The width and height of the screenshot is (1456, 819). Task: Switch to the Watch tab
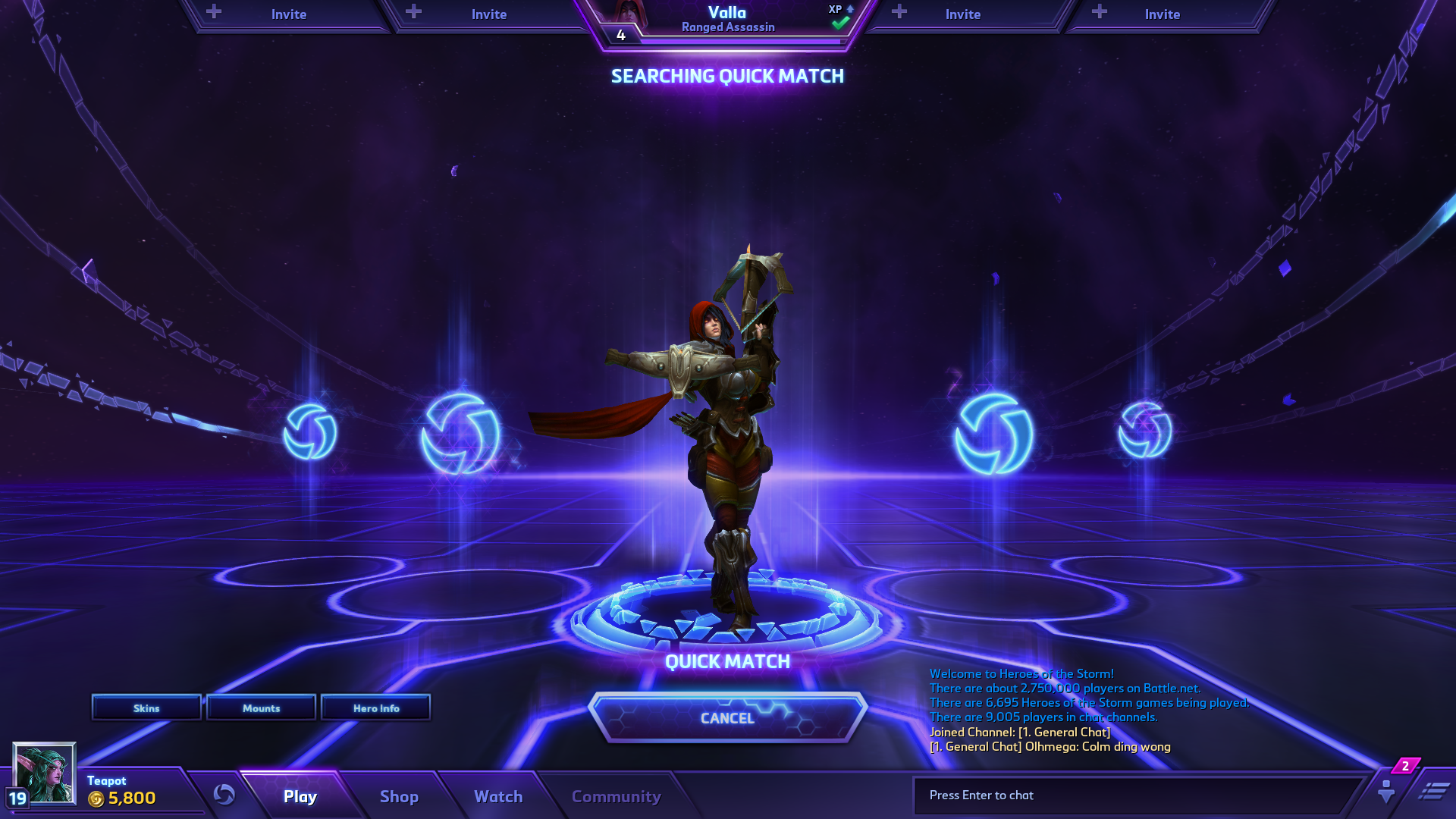(498, 796)
